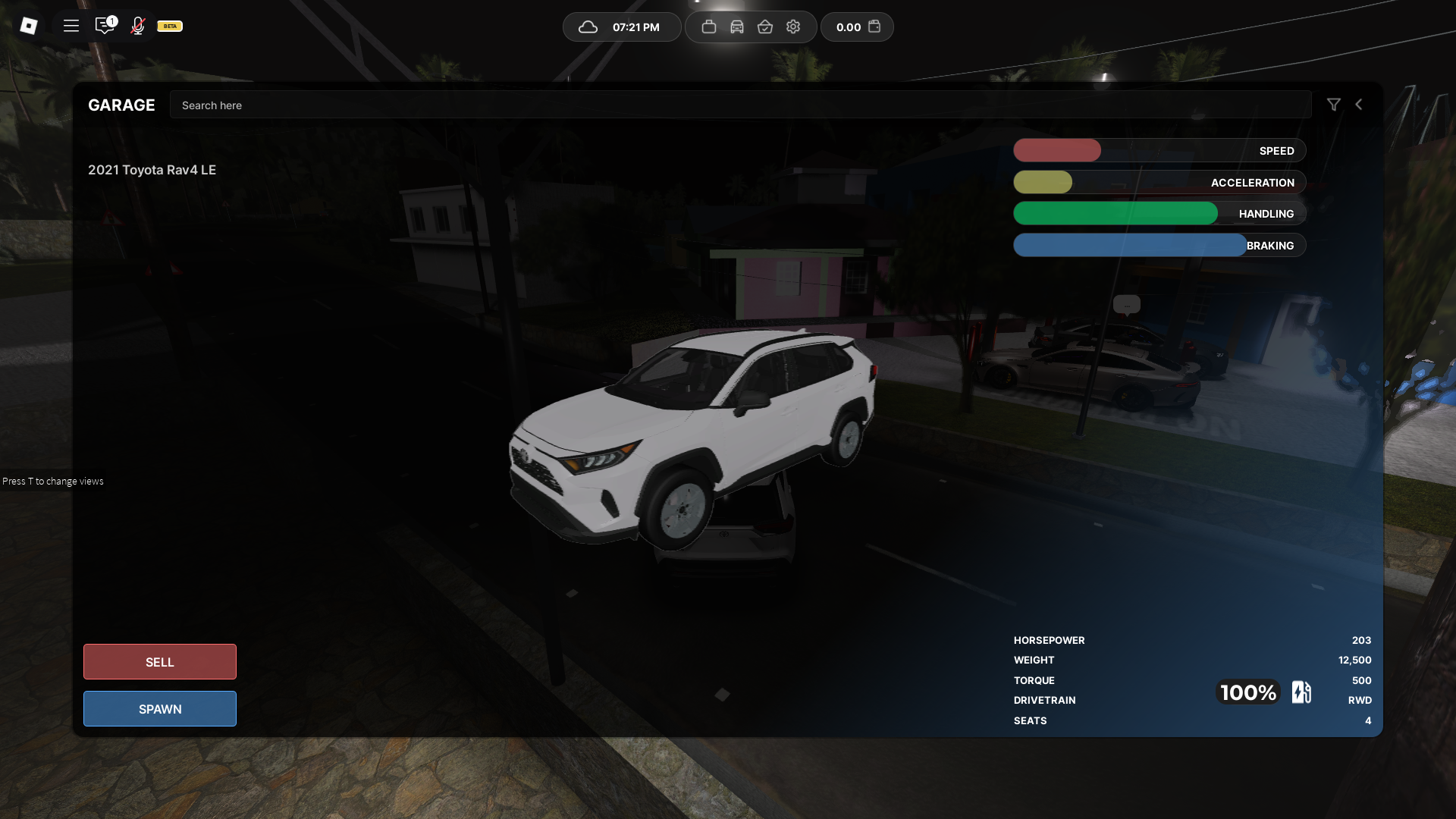Focus the garage search field
The height and width of the screenshot is (819, 1456).
(x=739, y=105)
